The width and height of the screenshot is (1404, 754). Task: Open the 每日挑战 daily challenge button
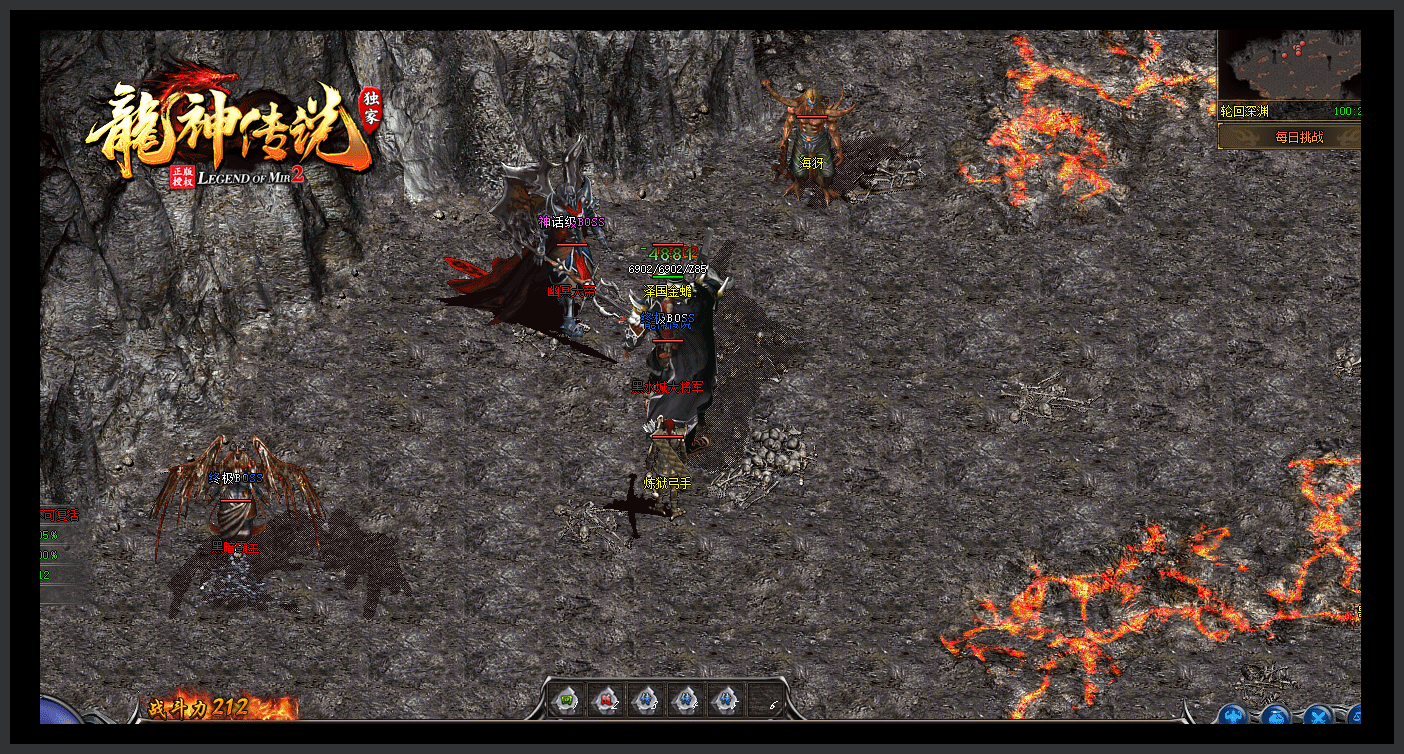click(x=1298, y=137)
